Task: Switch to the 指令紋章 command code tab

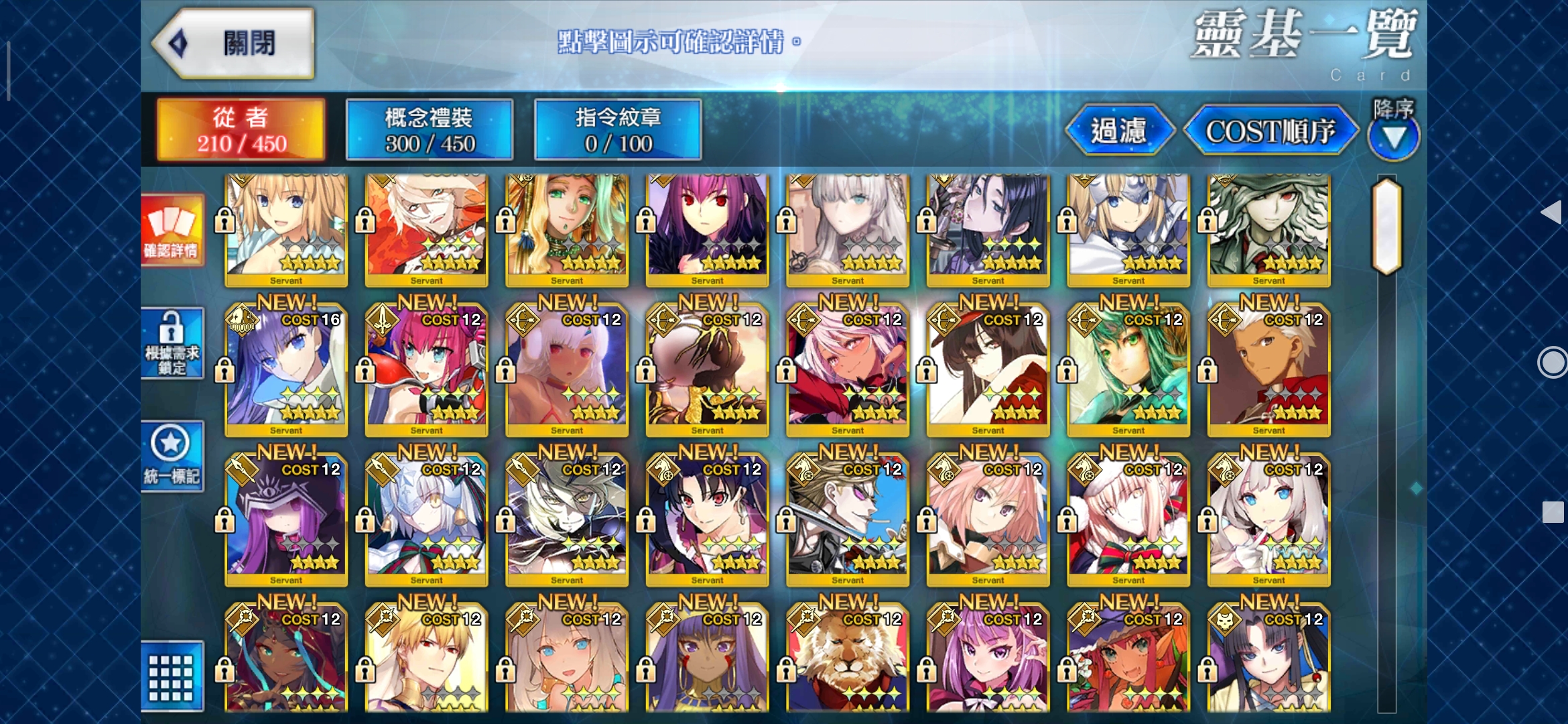Action: tap(616, 129)
